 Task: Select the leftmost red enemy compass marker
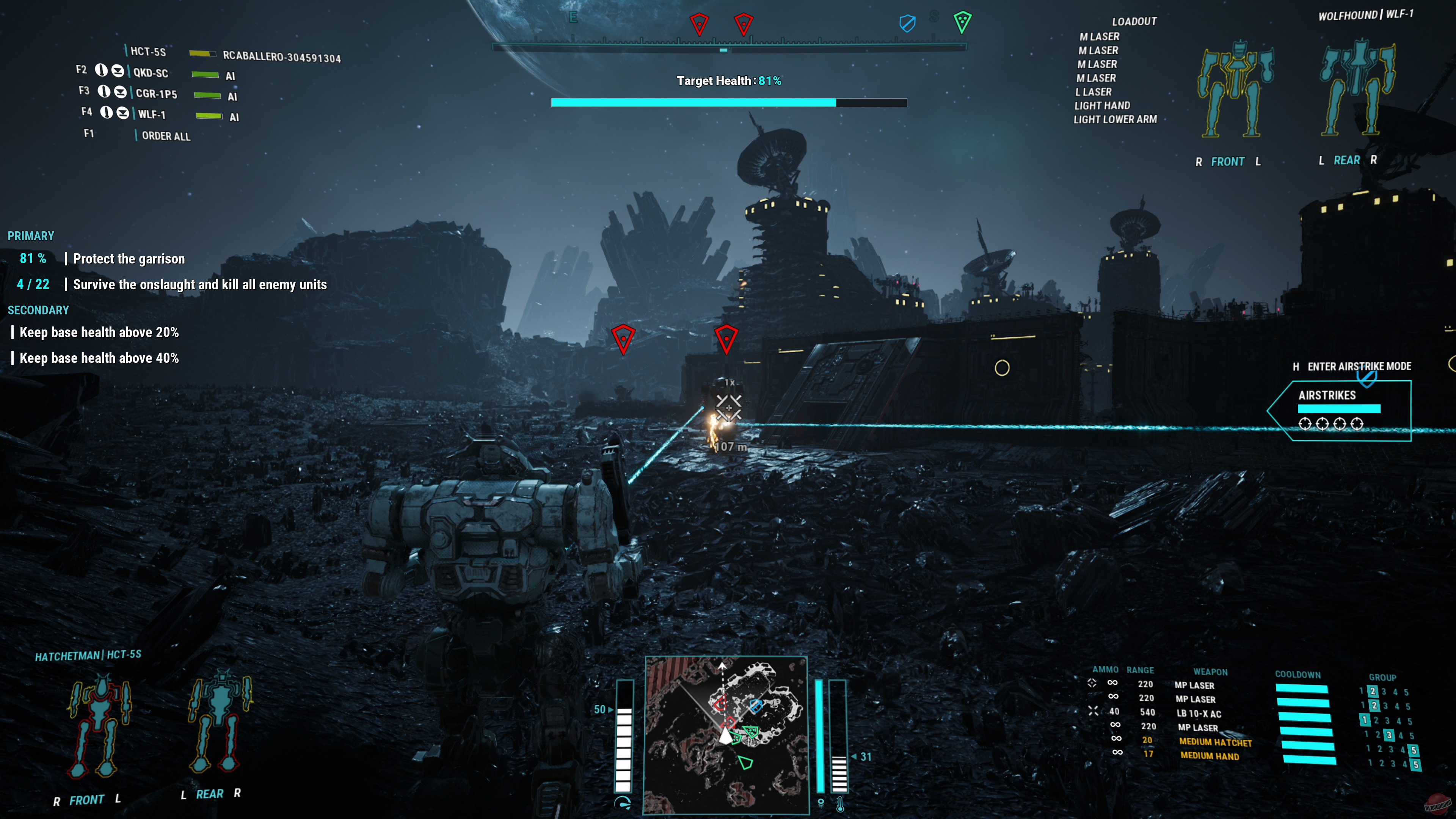[x=700, y=24]
